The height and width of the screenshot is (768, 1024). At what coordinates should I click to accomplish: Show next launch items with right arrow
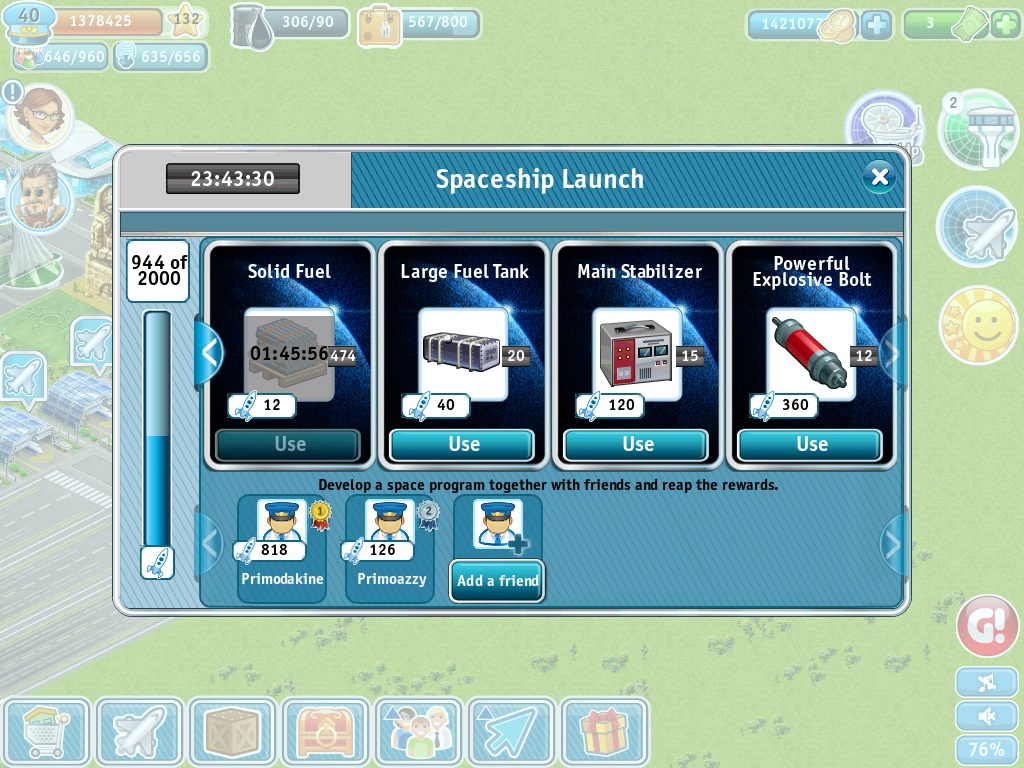click(893, 352)
